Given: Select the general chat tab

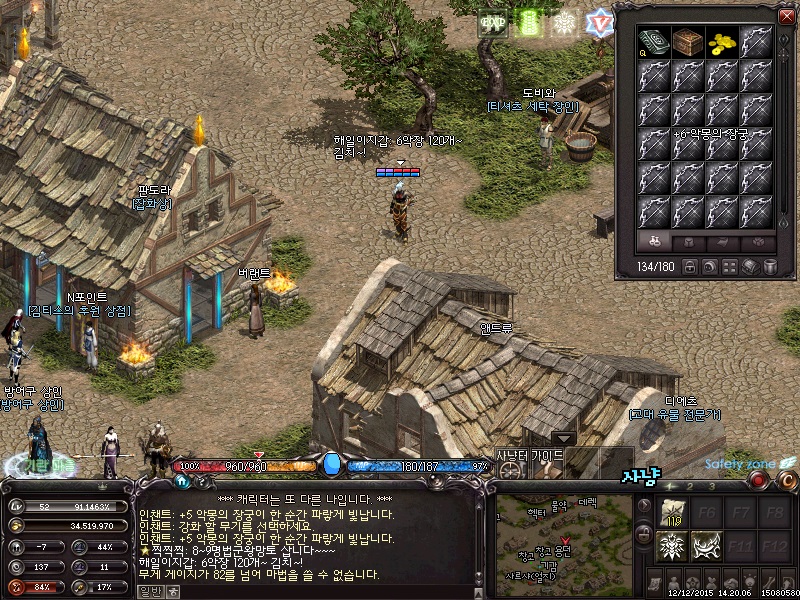Looking at the screenshot, I should click(x=150, y=591).
